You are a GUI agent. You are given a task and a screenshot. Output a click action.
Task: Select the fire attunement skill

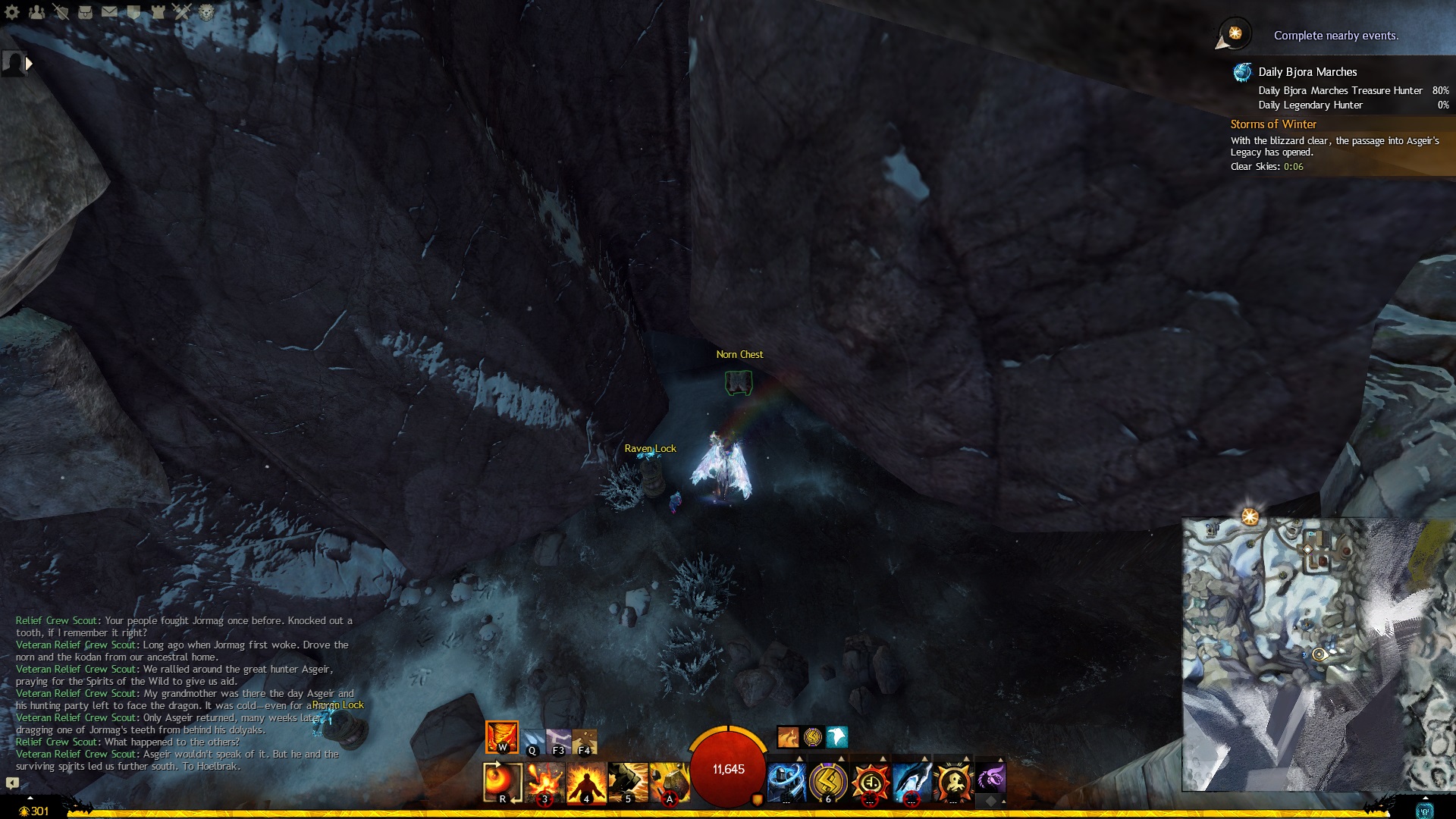point(501,736)
